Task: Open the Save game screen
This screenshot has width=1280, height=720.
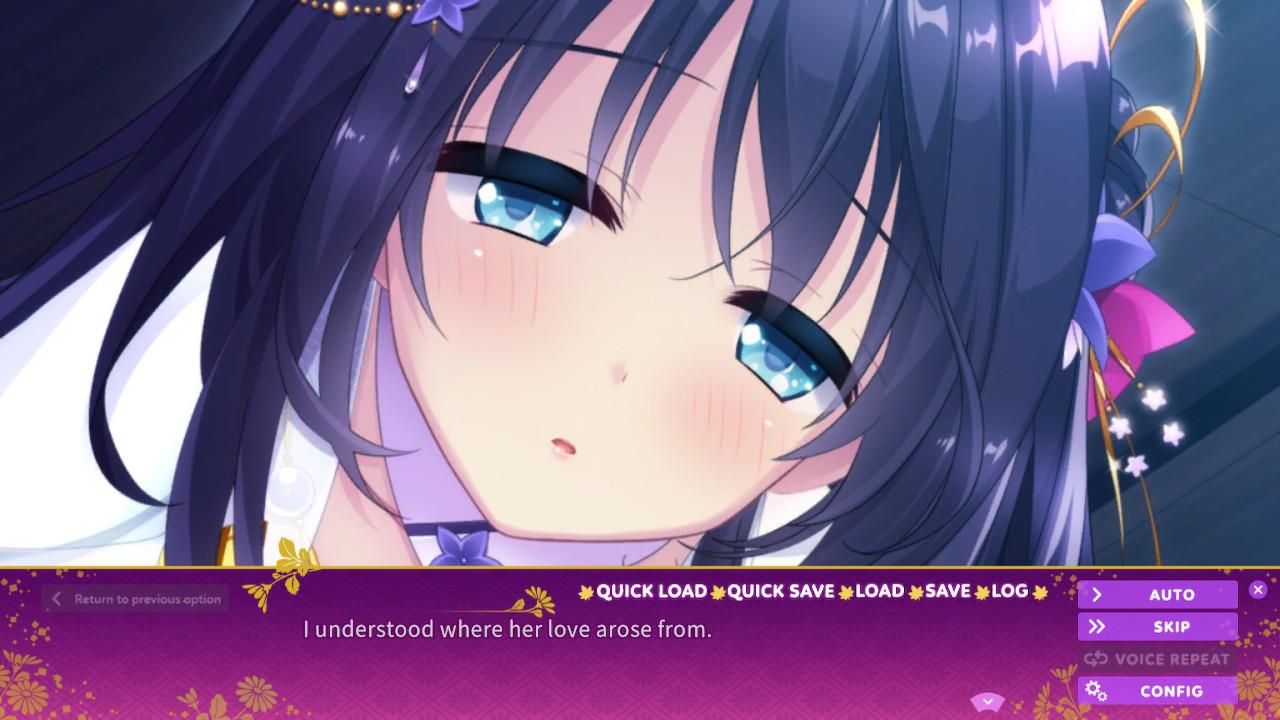Action: (947, 591)
